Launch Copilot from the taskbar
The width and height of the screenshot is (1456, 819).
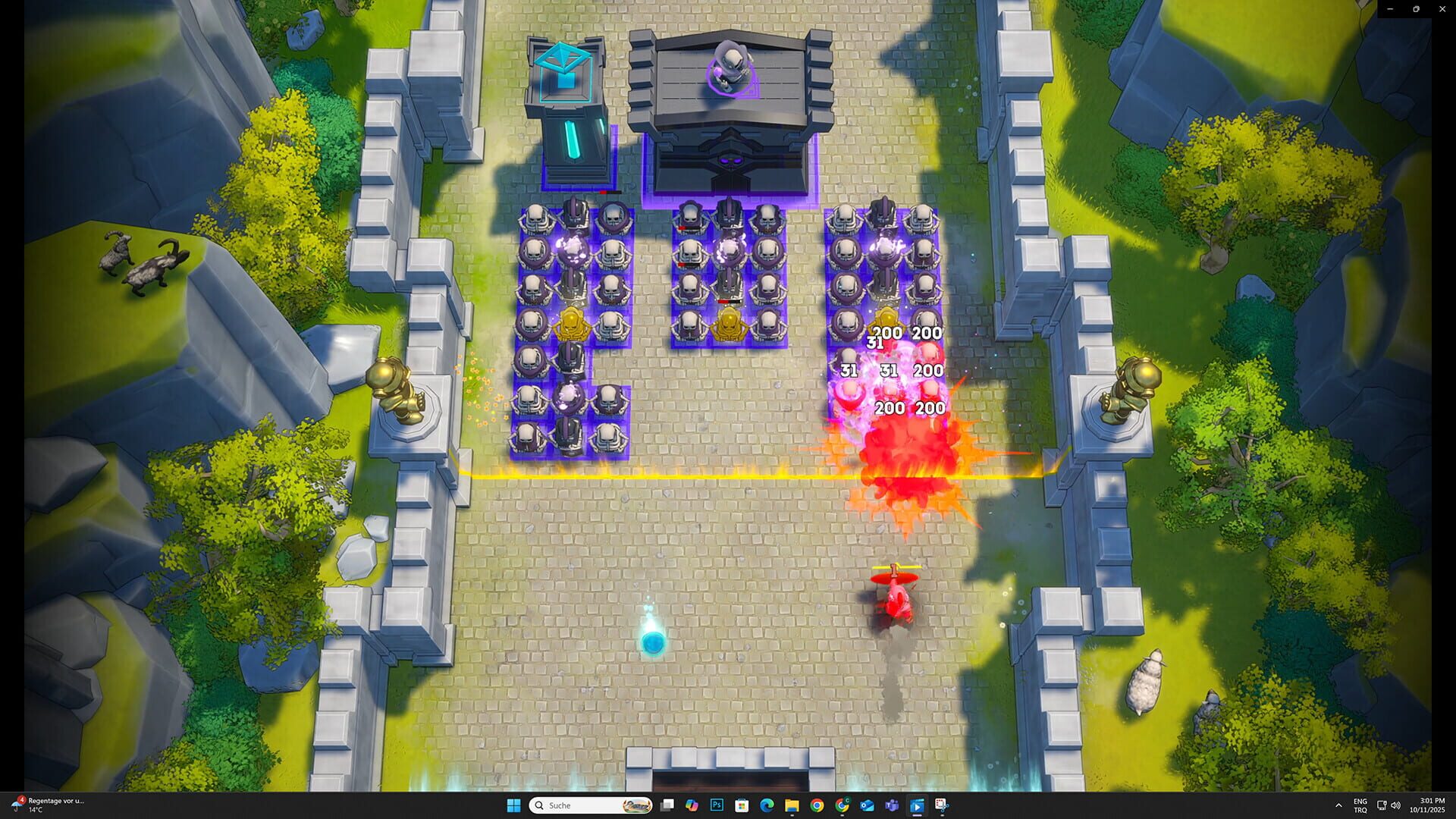pos(692,806)
